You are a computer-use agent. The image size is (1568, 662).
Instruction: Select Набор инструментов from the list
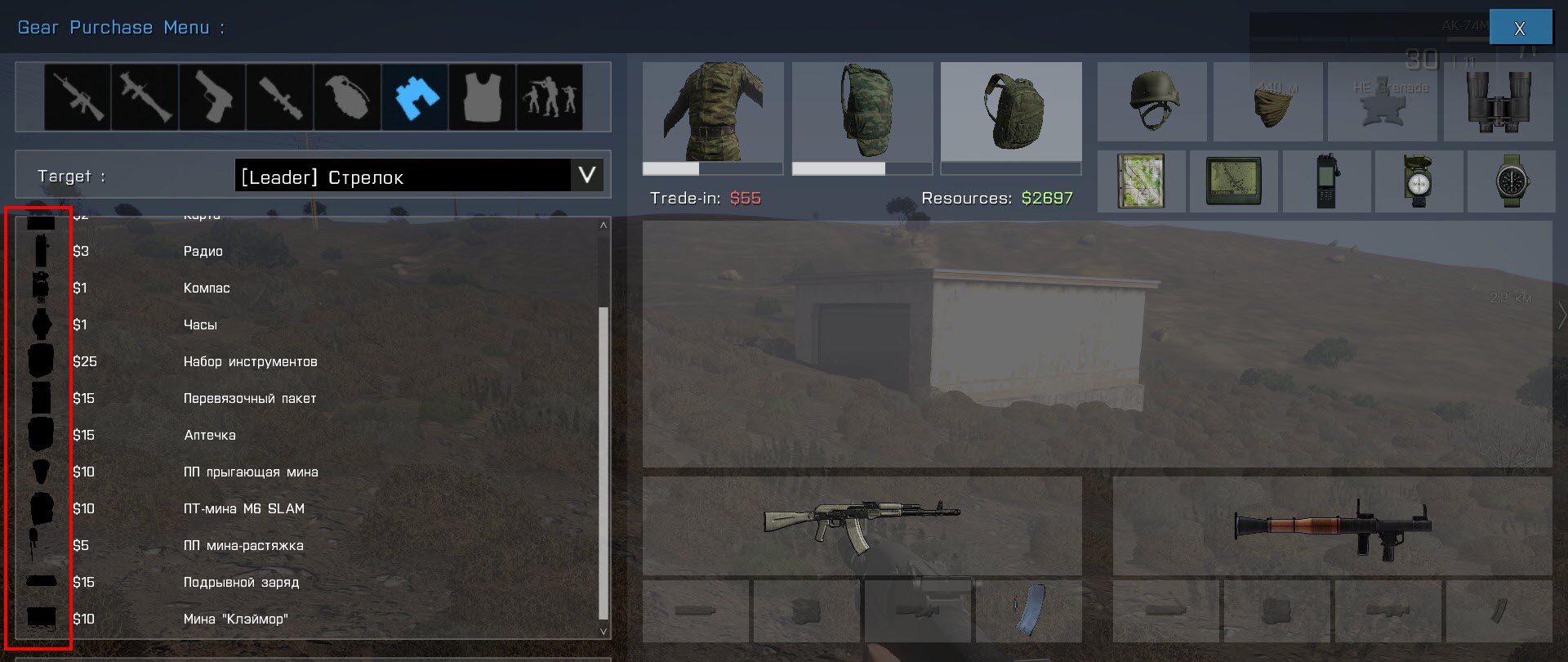[250, 362]
